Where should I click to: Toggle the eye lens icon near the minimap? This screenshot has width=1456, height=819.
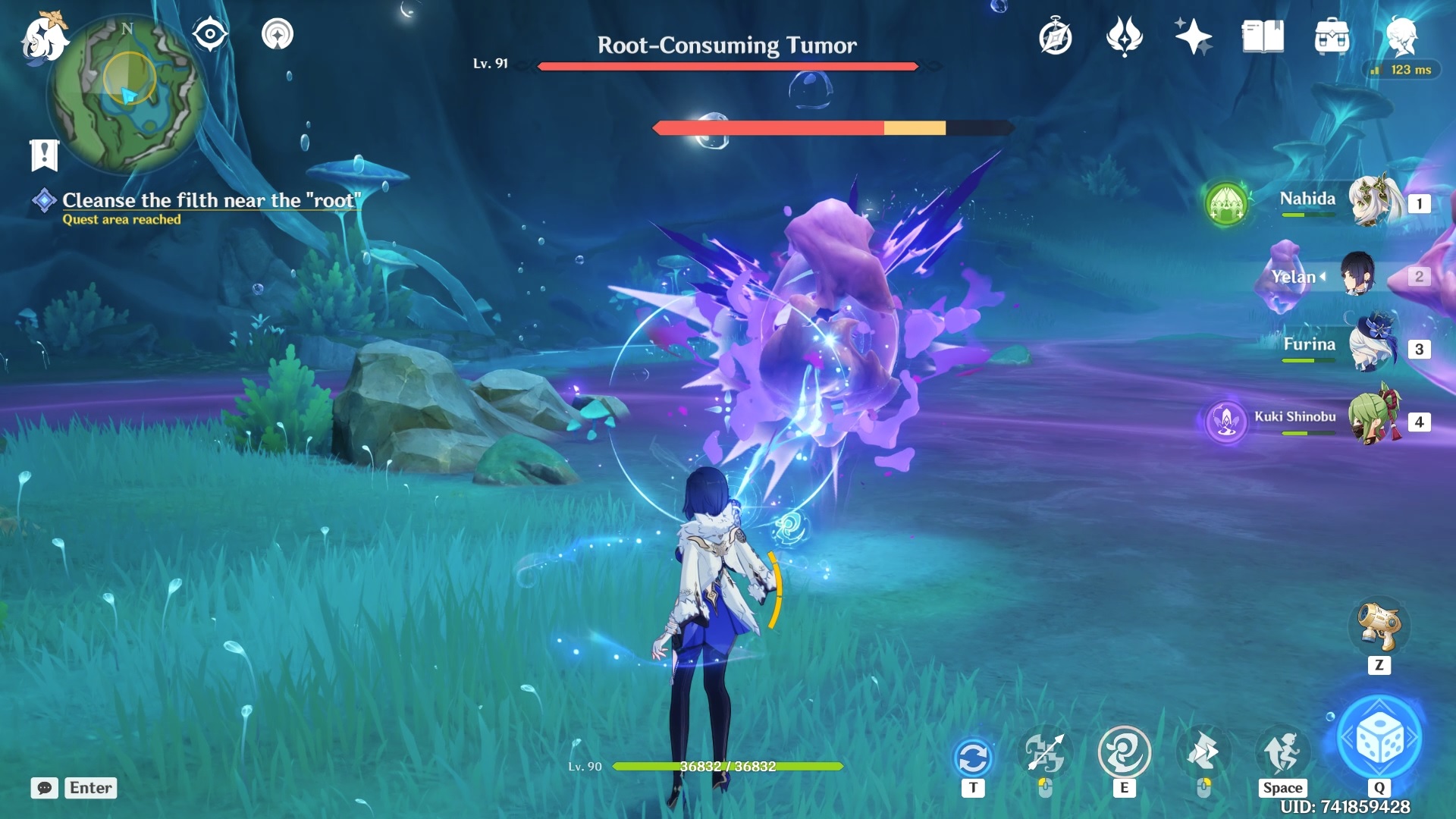[x=210, y=32]
